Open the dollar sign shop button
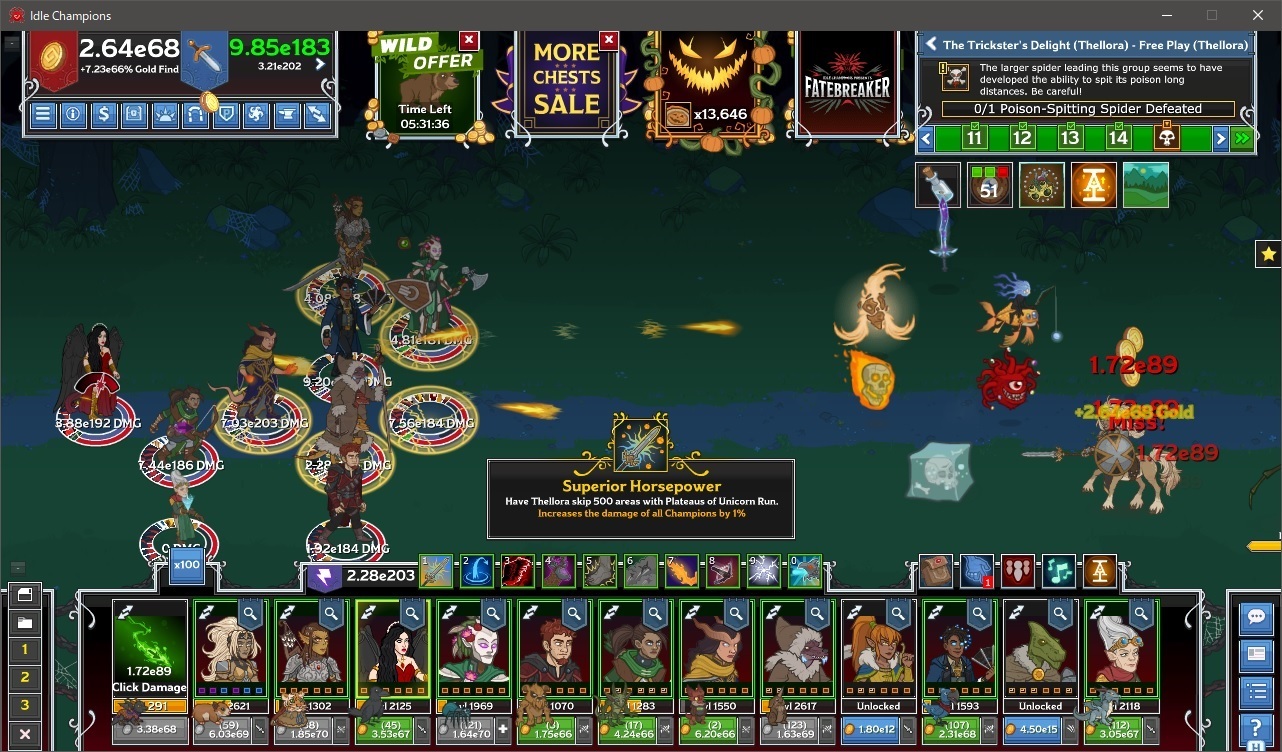This screenshot has height=752, width=1282. 103,114
